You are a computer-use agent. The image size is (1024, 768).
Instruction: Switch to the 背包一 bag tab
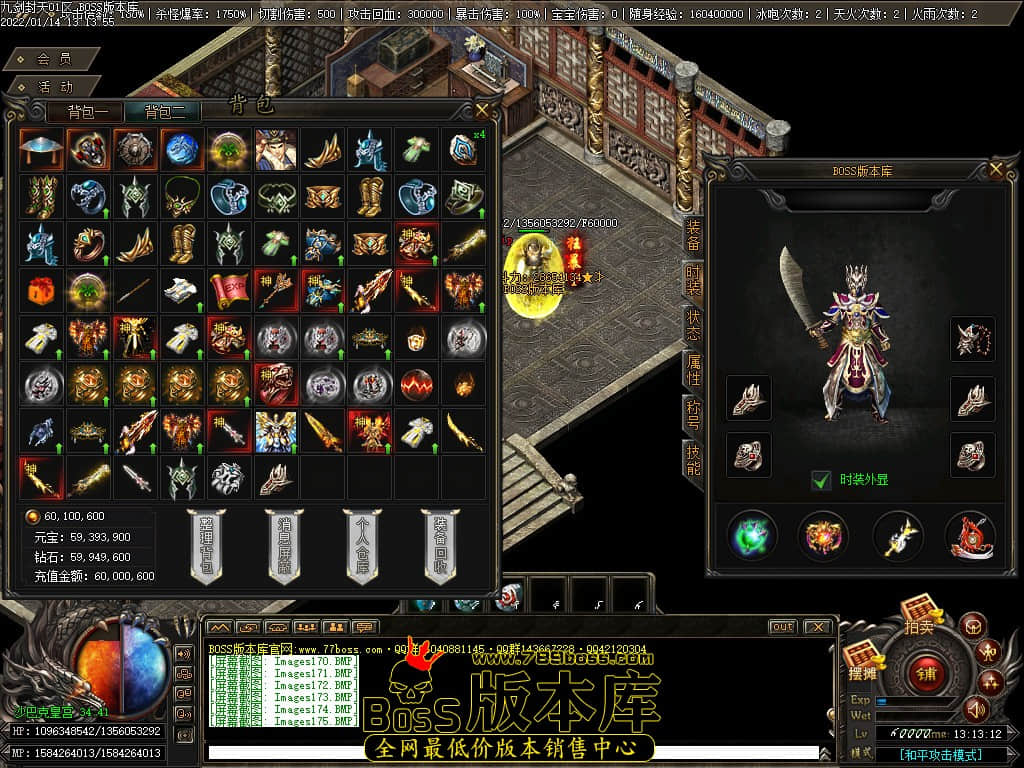pyautogui.click(x=94, y=112)
